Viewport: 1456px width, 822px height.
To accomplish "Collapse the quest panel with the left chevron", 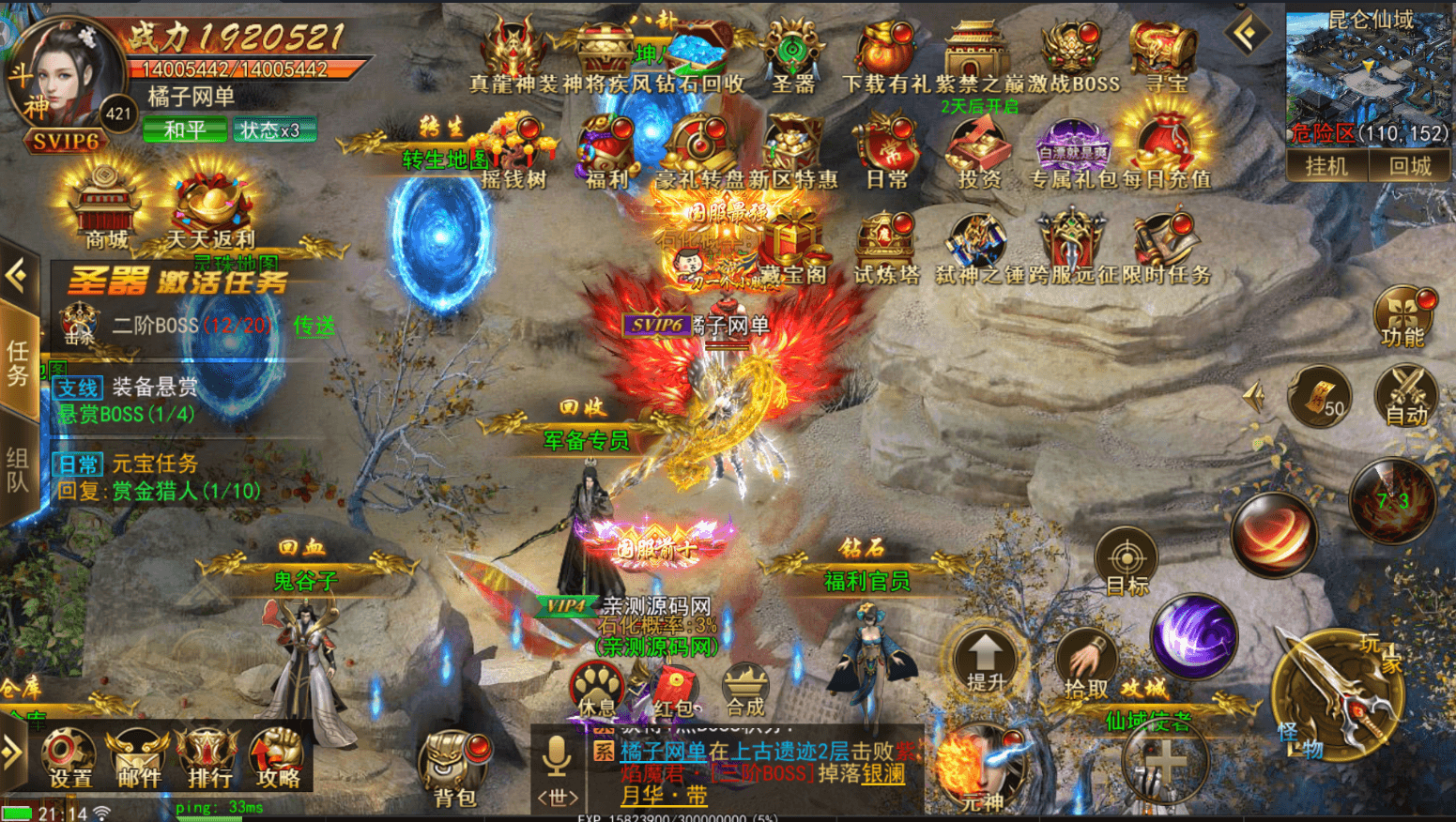I will (15, 277).
